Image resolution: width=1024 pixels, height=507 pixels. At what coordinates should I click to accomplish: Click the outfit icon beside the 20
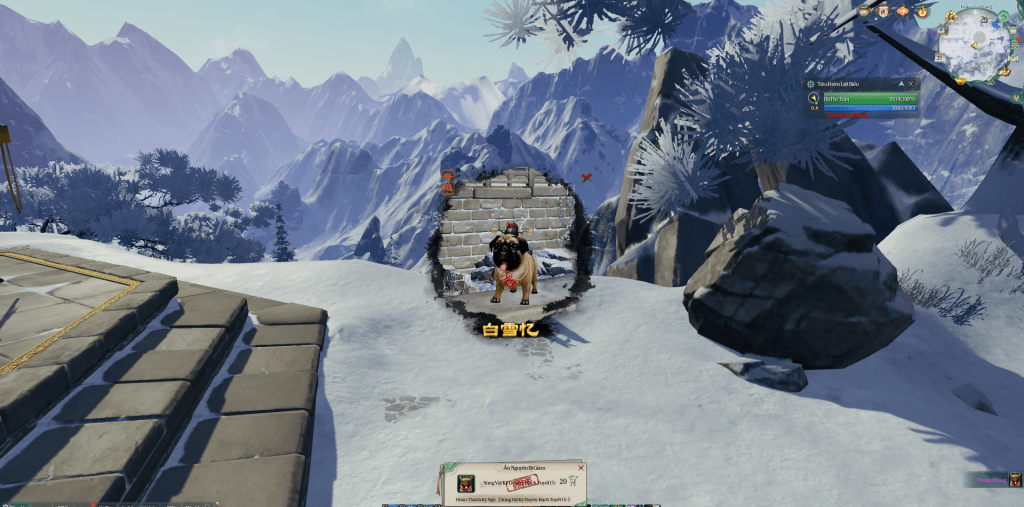coord(573,481)
